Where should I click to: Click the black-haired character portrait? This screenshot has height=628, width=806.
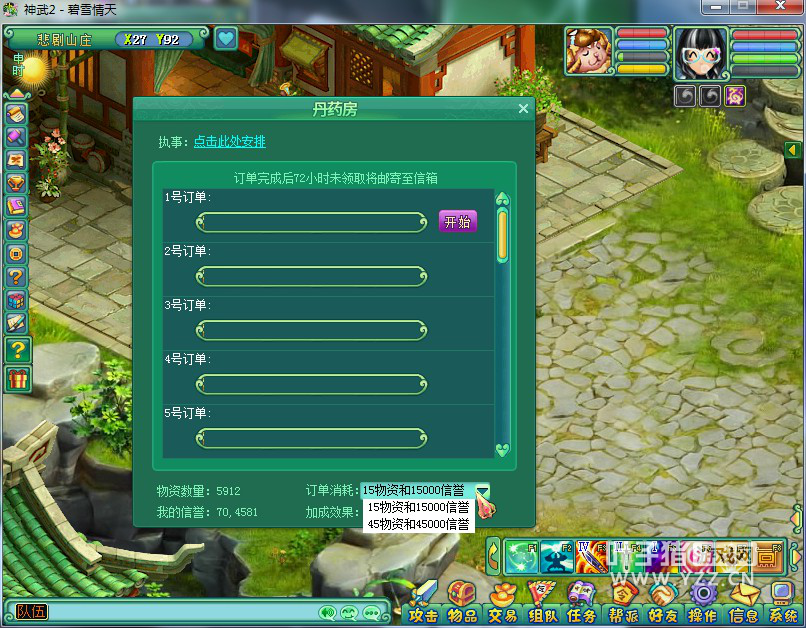pos(699,51)
